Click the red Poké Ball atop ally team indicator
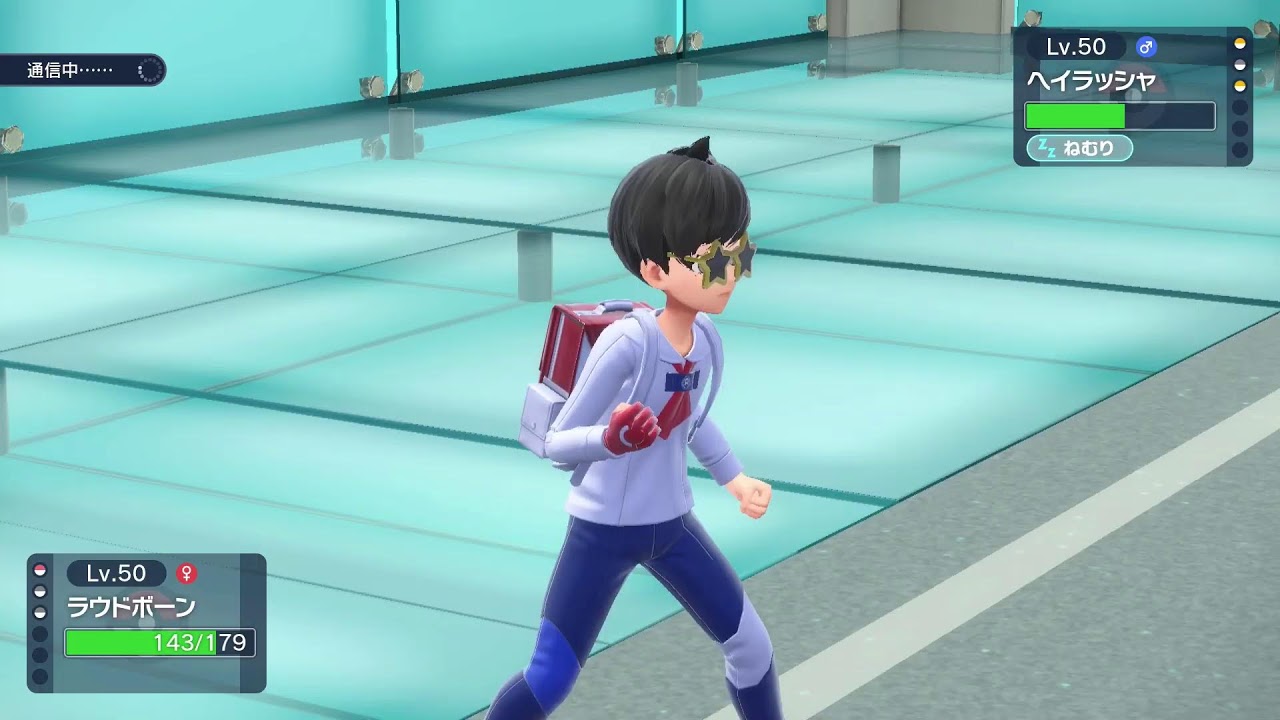 click(x=39, y=571)
